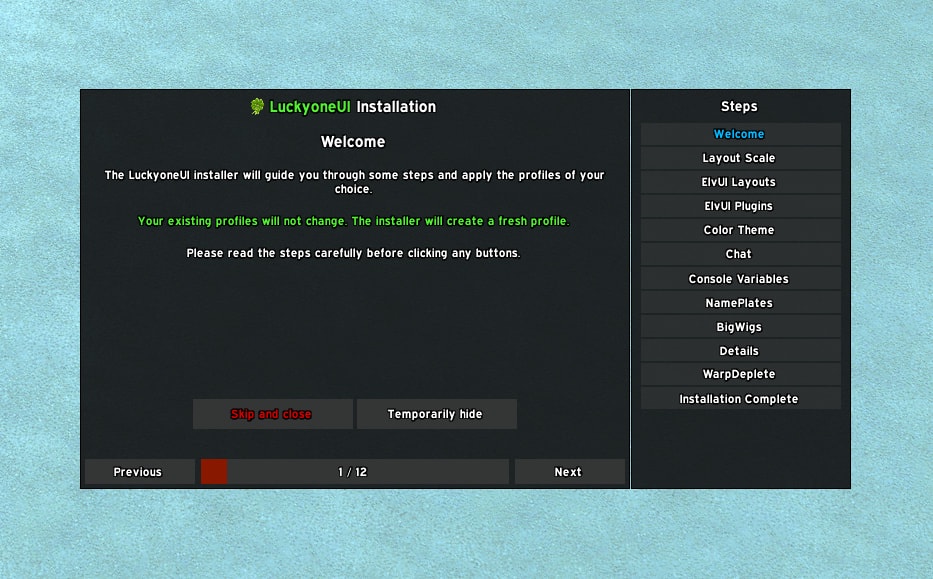Screen dimensions: 933x579
Task: Open the ElvUI Layouts step
Action: tap(740, 182)
